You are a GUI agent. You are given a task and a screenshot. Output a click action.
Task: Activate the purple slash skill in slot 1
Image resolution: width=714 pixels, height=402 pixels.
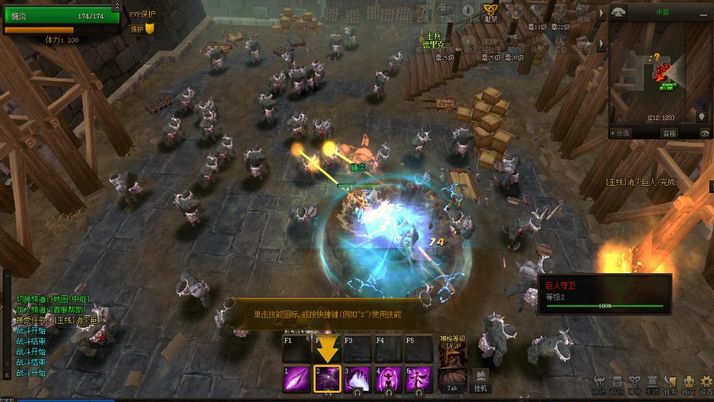pos(296,379)
